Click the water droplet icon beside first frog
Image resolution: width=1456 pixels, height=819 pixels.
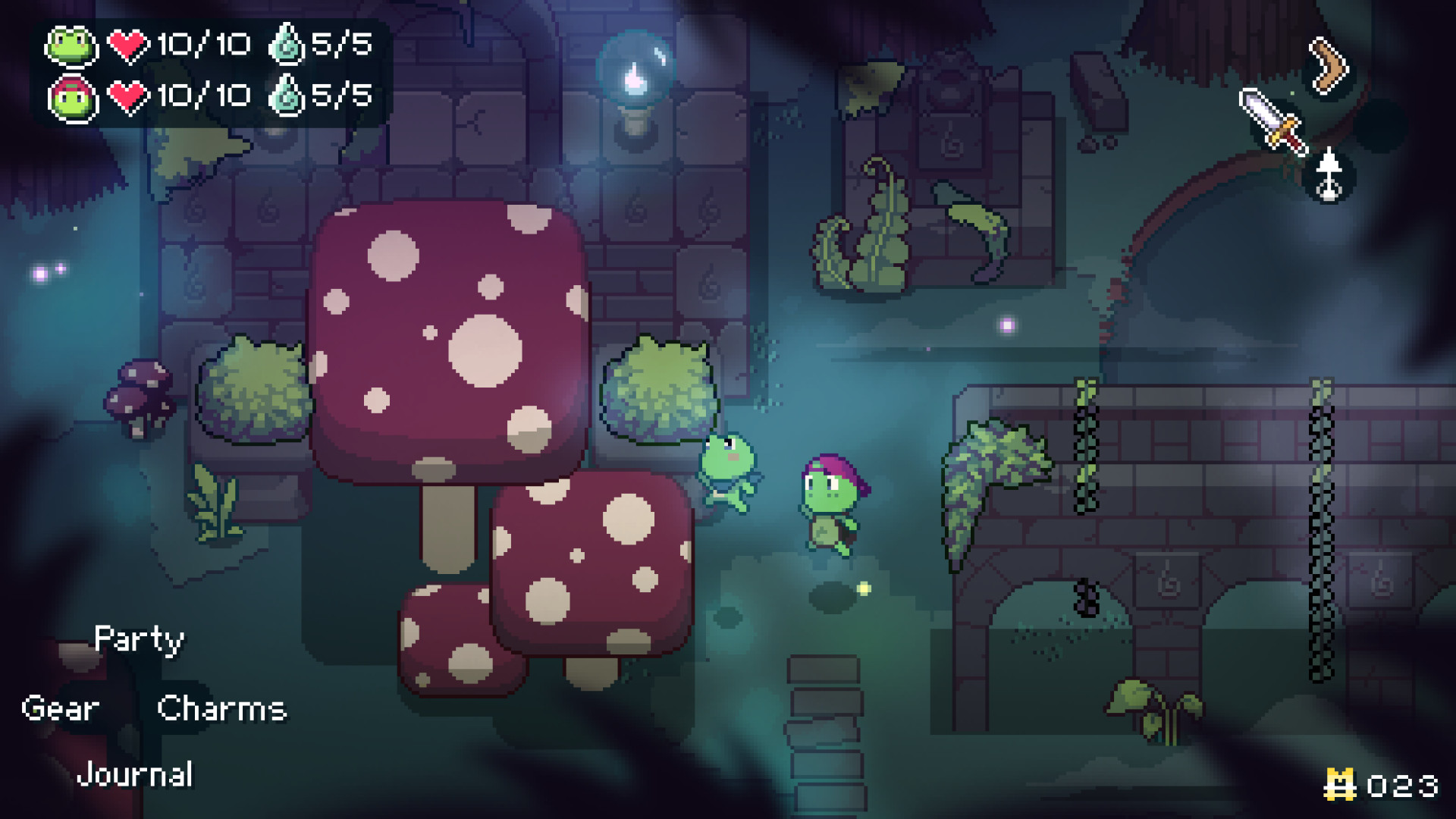coord(288,44)
